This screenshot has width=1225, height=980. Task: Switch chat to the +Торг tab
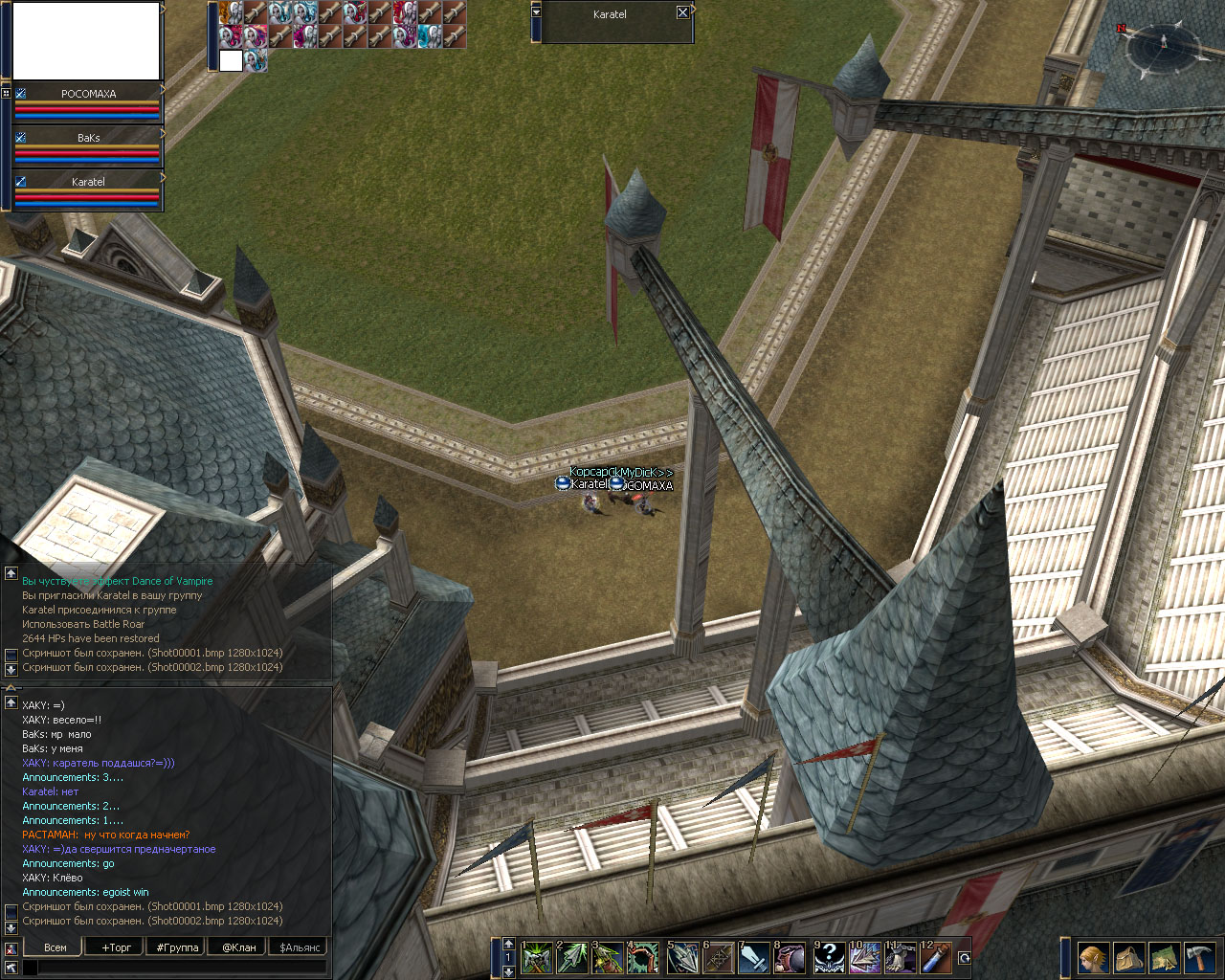117,947
